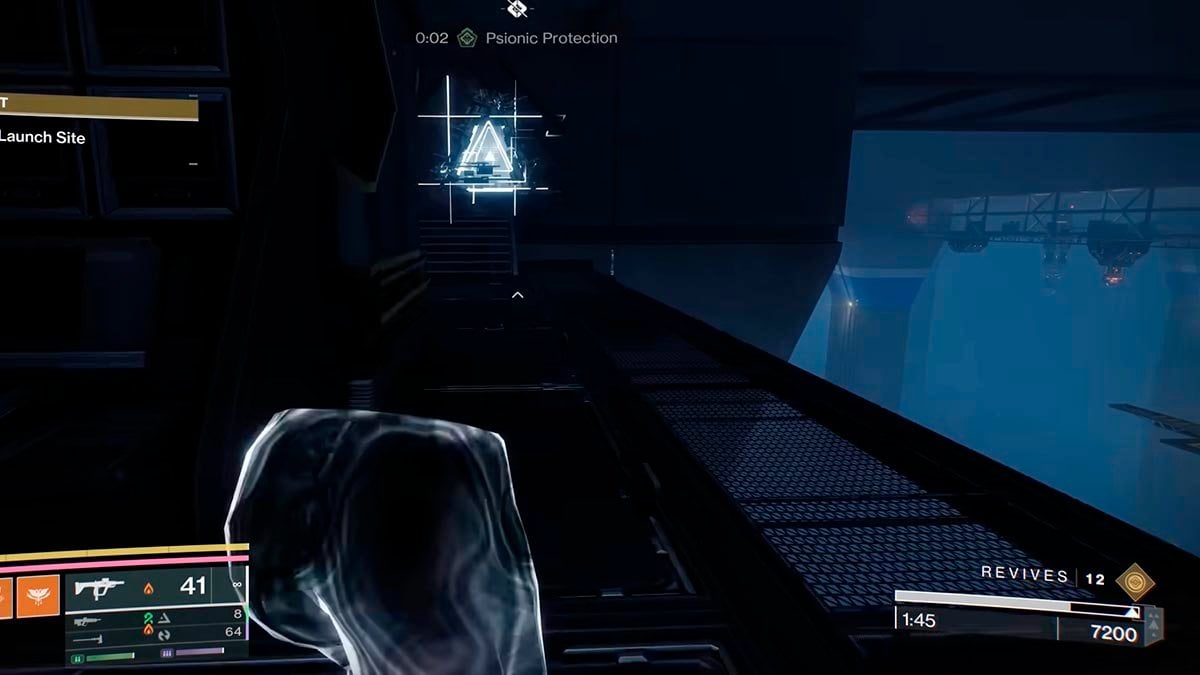1200x675 pixels.
Task: Click the gold Revives token icon
Action: 1134,579
